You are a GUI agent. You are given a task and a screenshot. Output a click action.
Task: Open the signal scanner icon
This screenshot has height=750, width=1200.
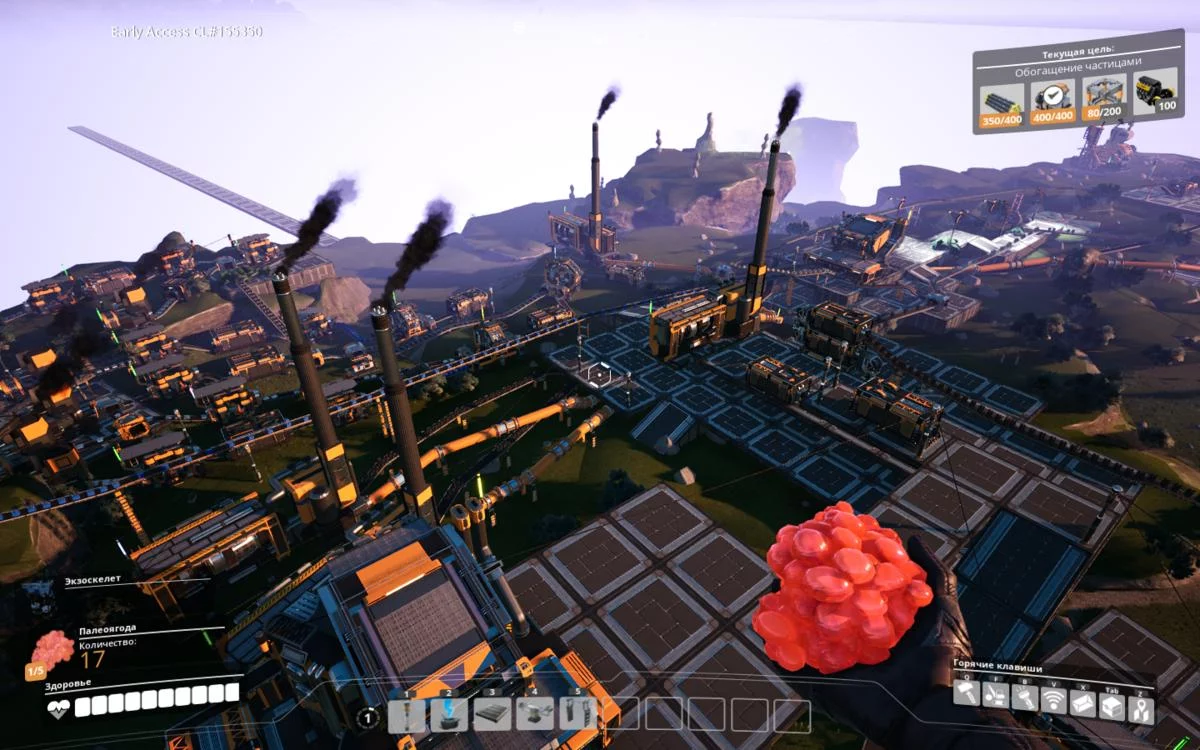1054,701
